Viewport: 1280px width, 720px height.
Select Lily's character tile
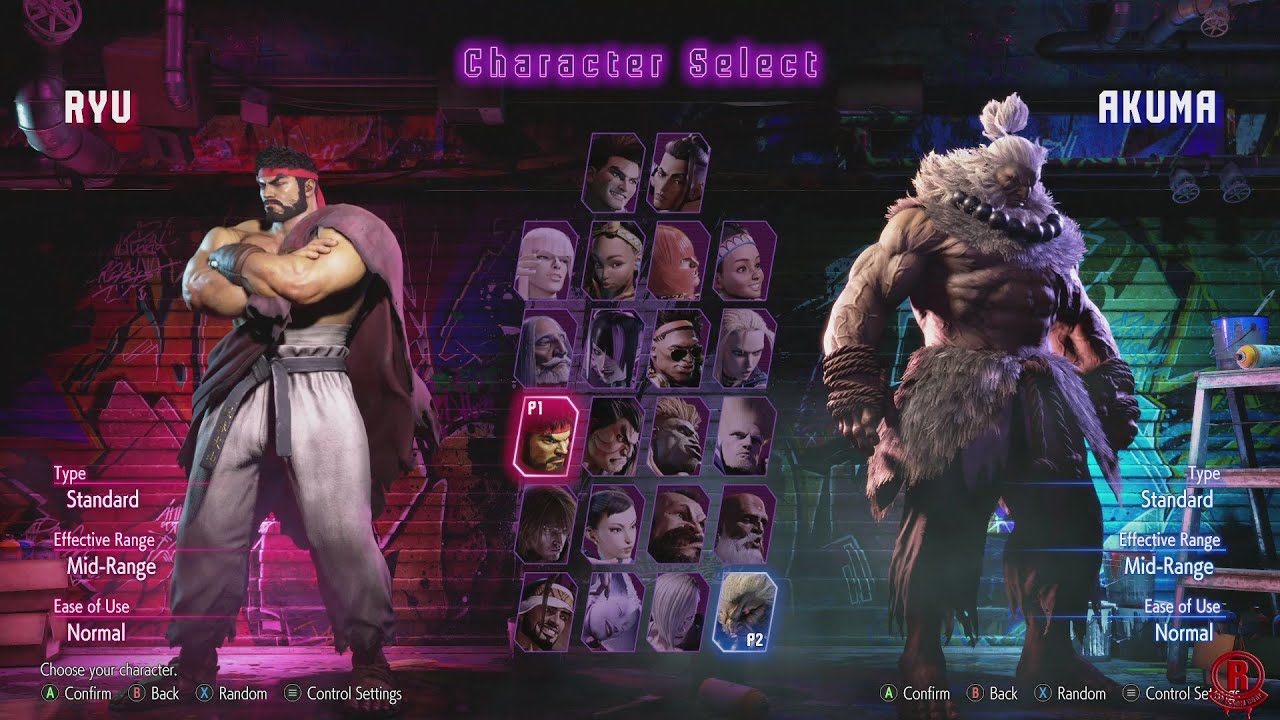pyautogui.click(x=745, y=261)
